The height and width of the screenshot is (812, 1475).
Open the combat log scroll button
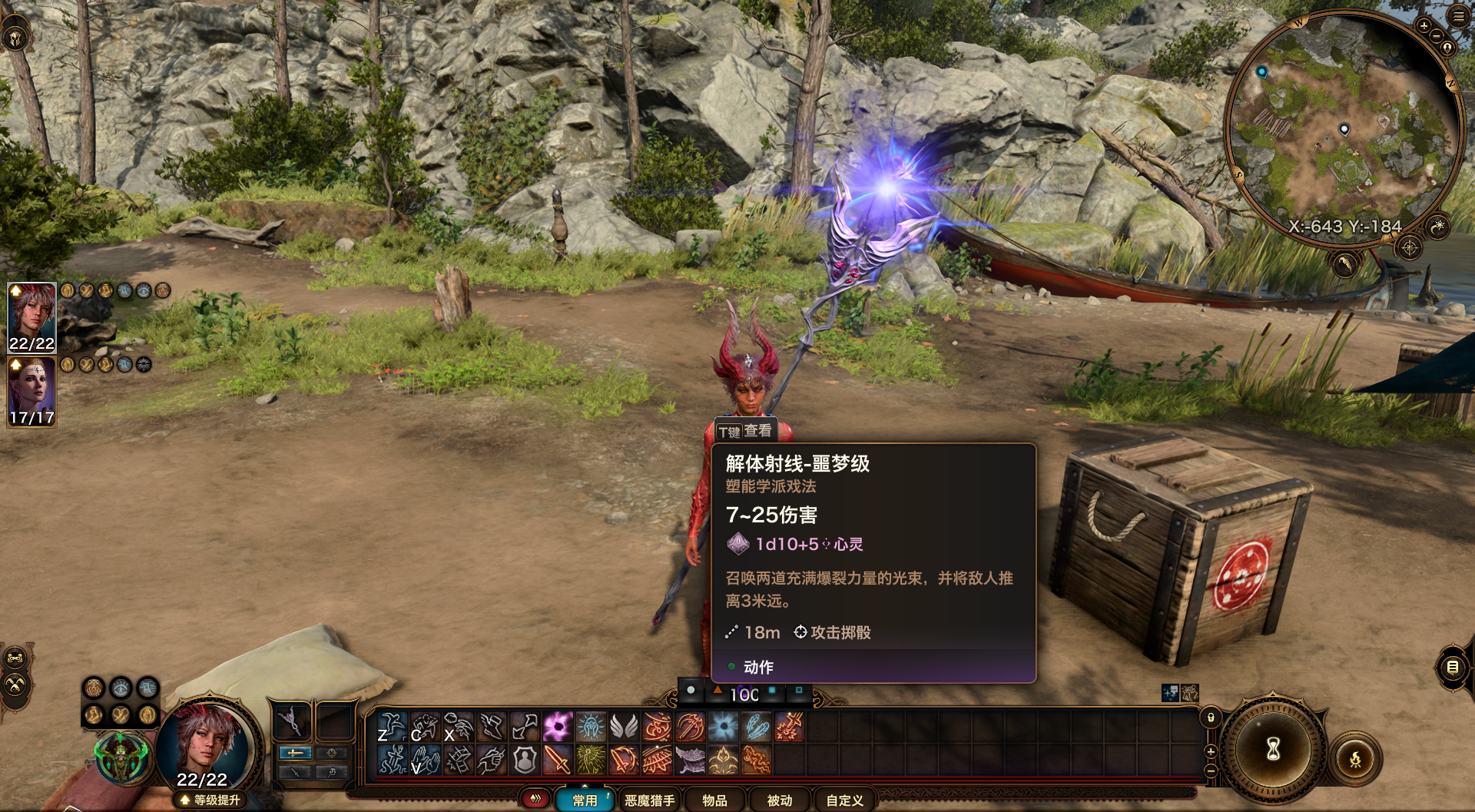click(x=1452, y=667)
